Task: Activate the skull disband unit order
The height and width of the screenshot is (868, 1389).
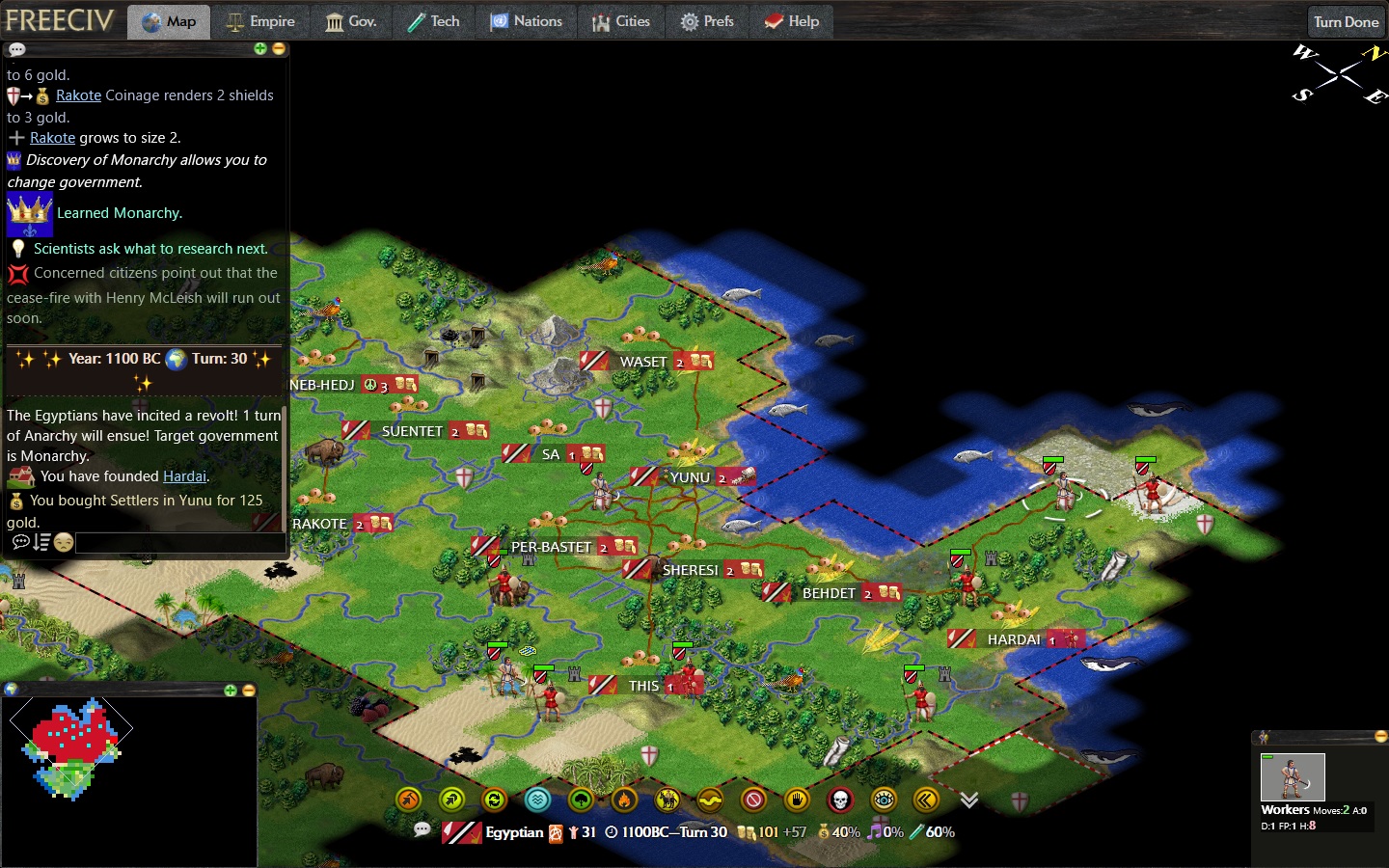Action: [x=840, y=800]
